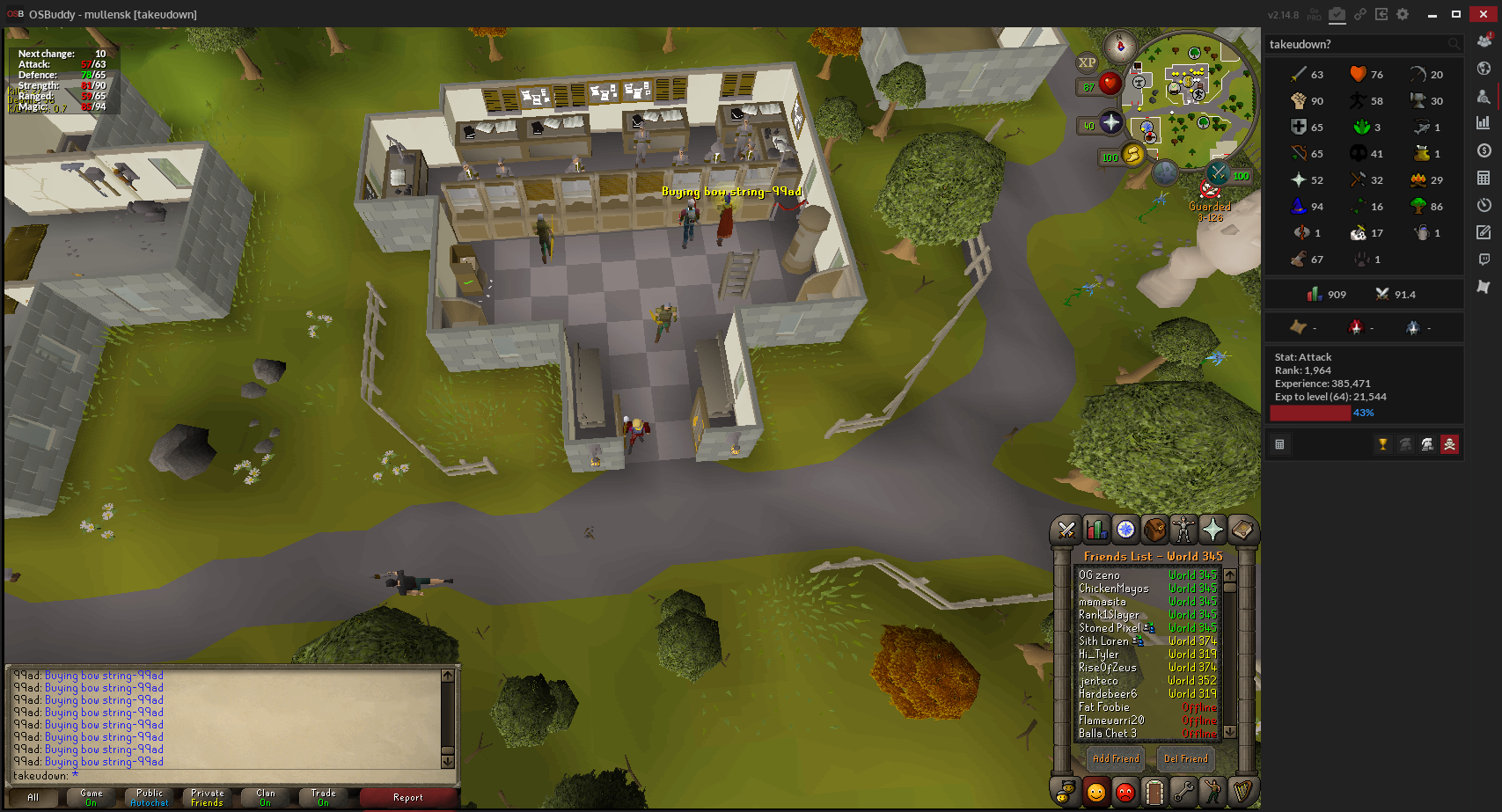The height and width of the screenshot is (812, 1502).
Task: Switch to the Private Friends chat tab
Action: click(x=207, y=797)
